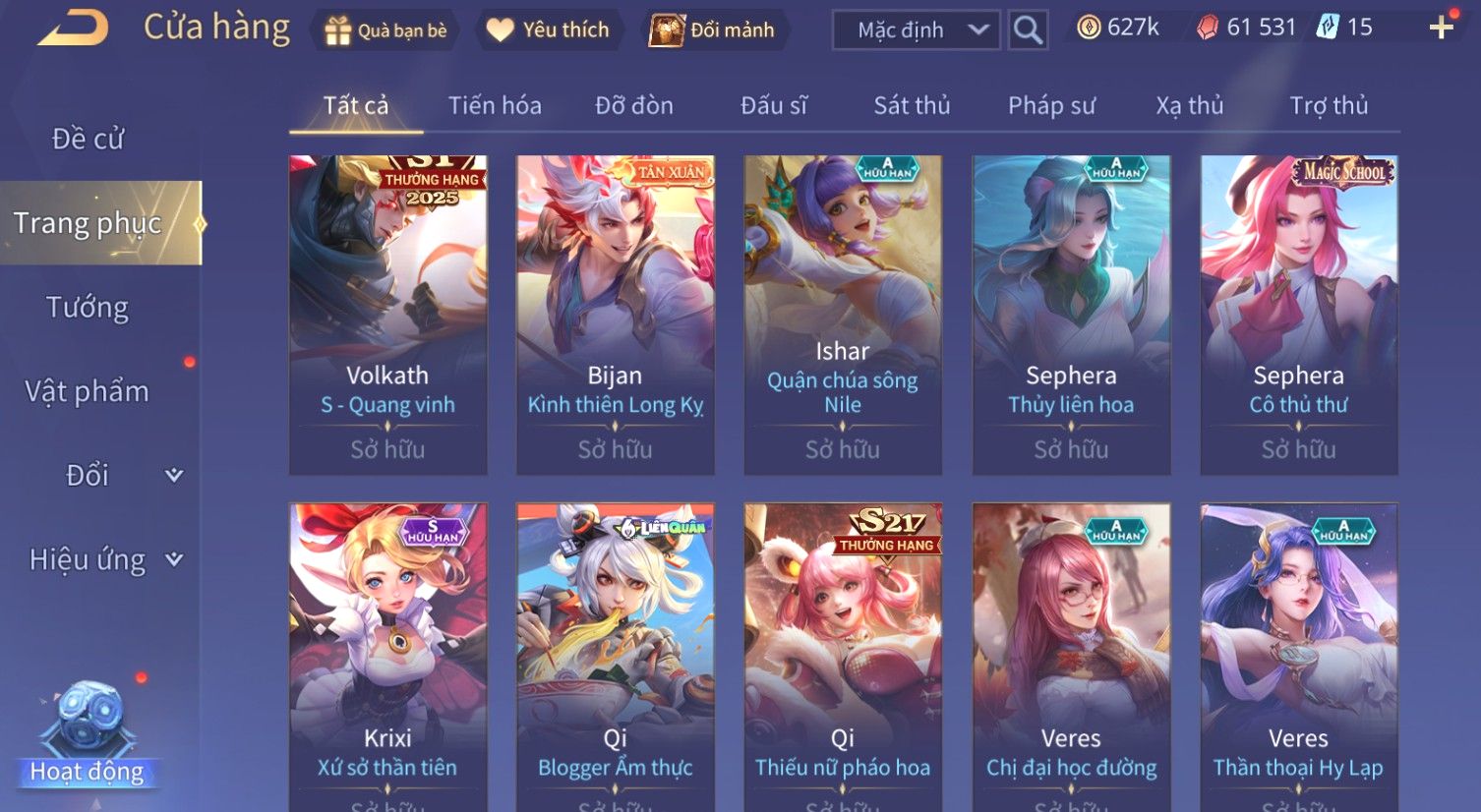Viewport: 1481px width, 812px height.
Task: Go to the Tướng heroes section
Action: pyautogui.click(x=88, y=308)
